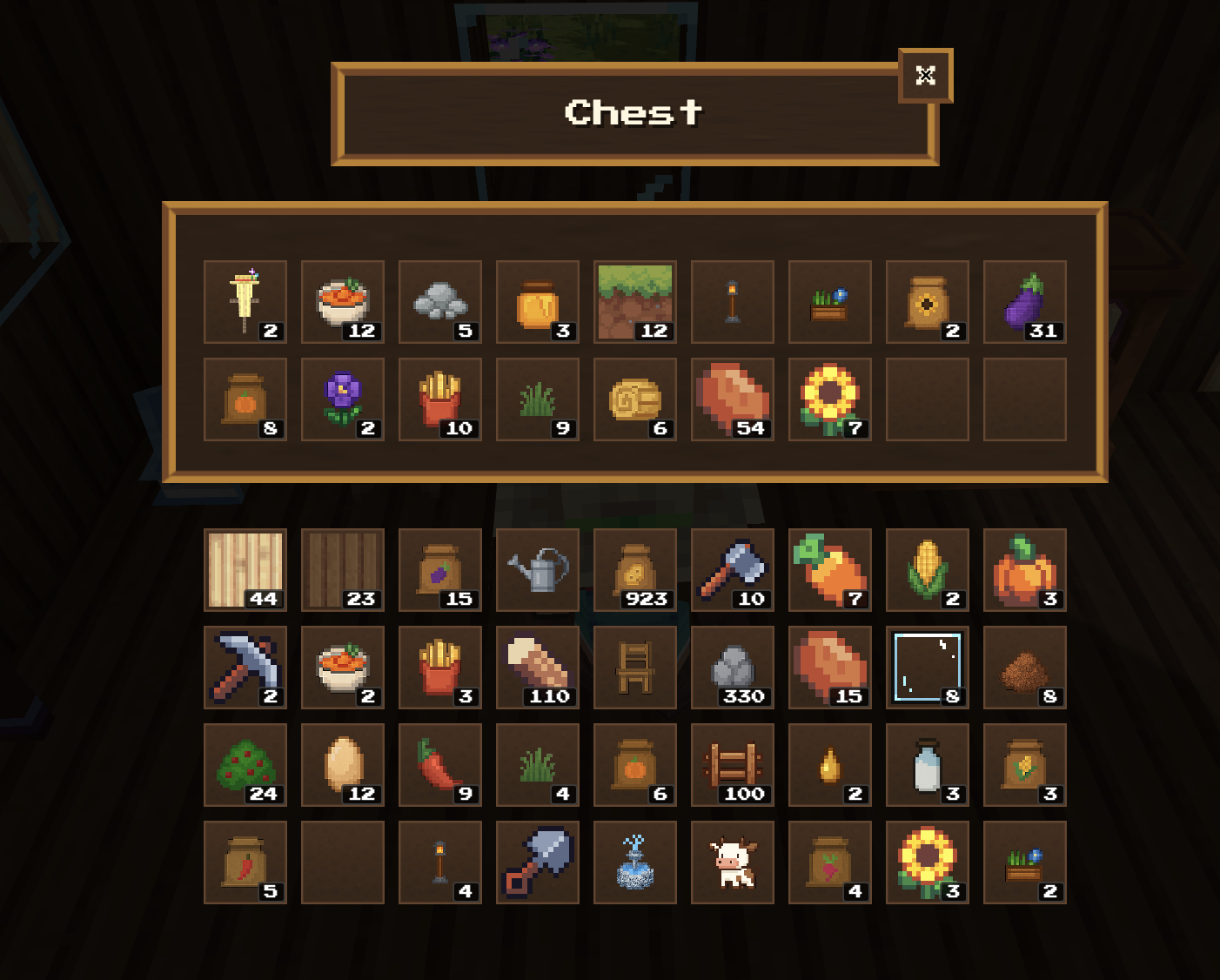Take the honey jar from the chest
The width and height of the screenshot is (1220, 980).
pyautogui.click(x=537, y=302)
